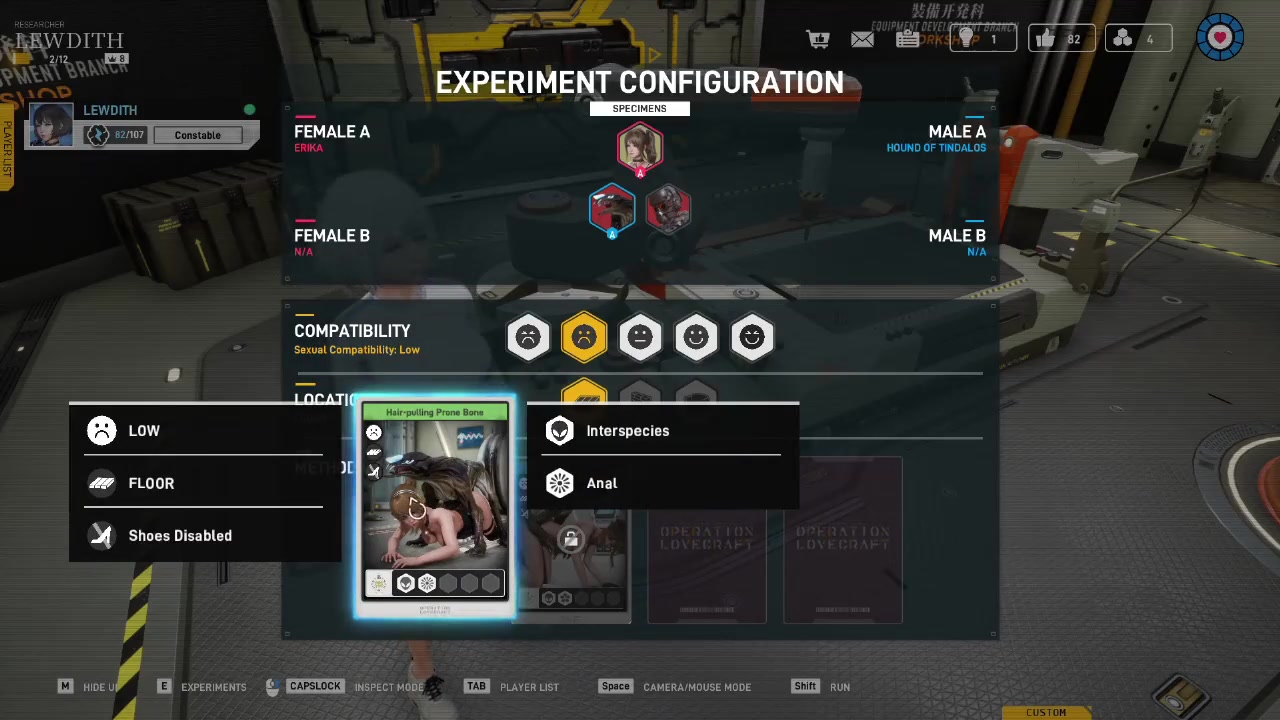Choose the neutral compatibility face
This screenshot has width=1280, height=720.
pos(640,338)
